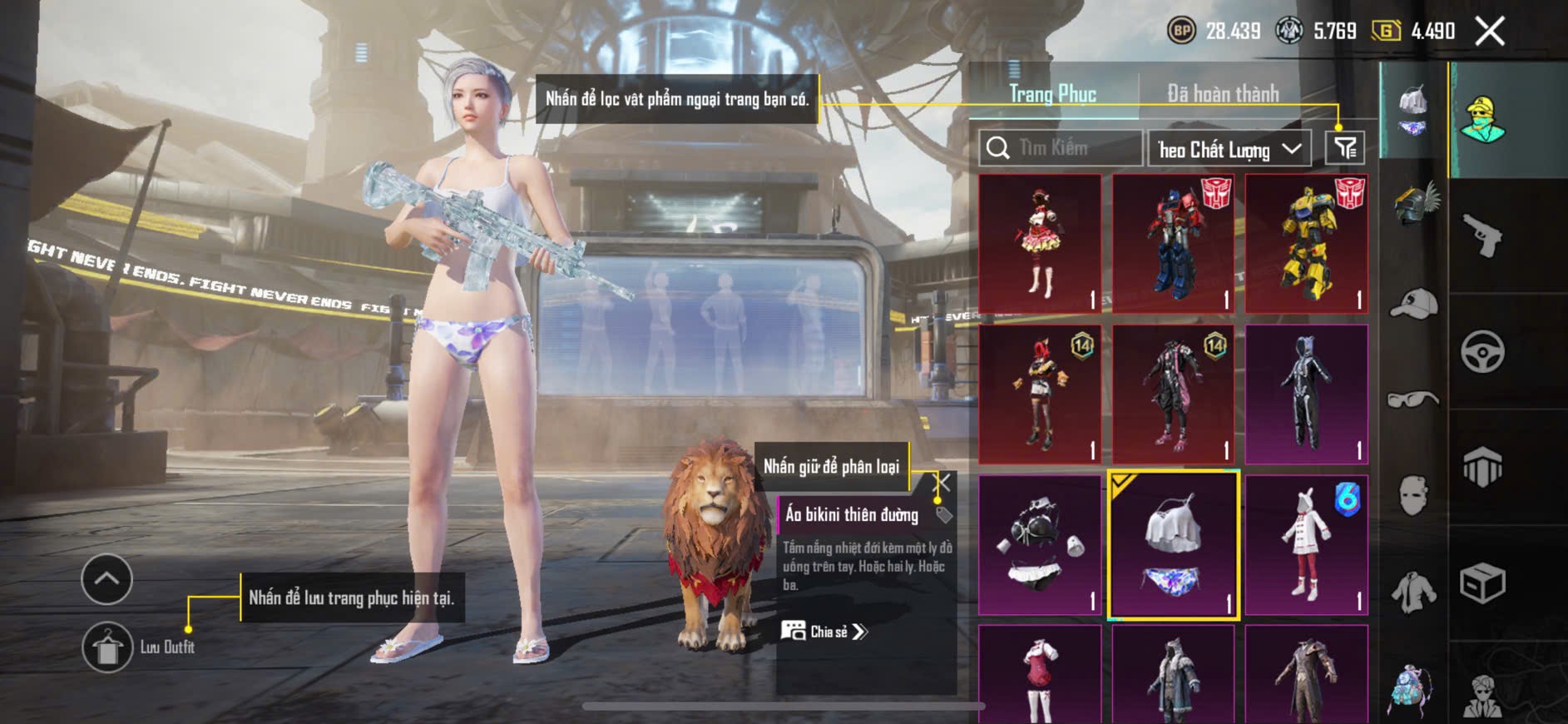This screenshot has height=724, width=1568.
Task: Open the helmet category
Action: pos(1413,204)
